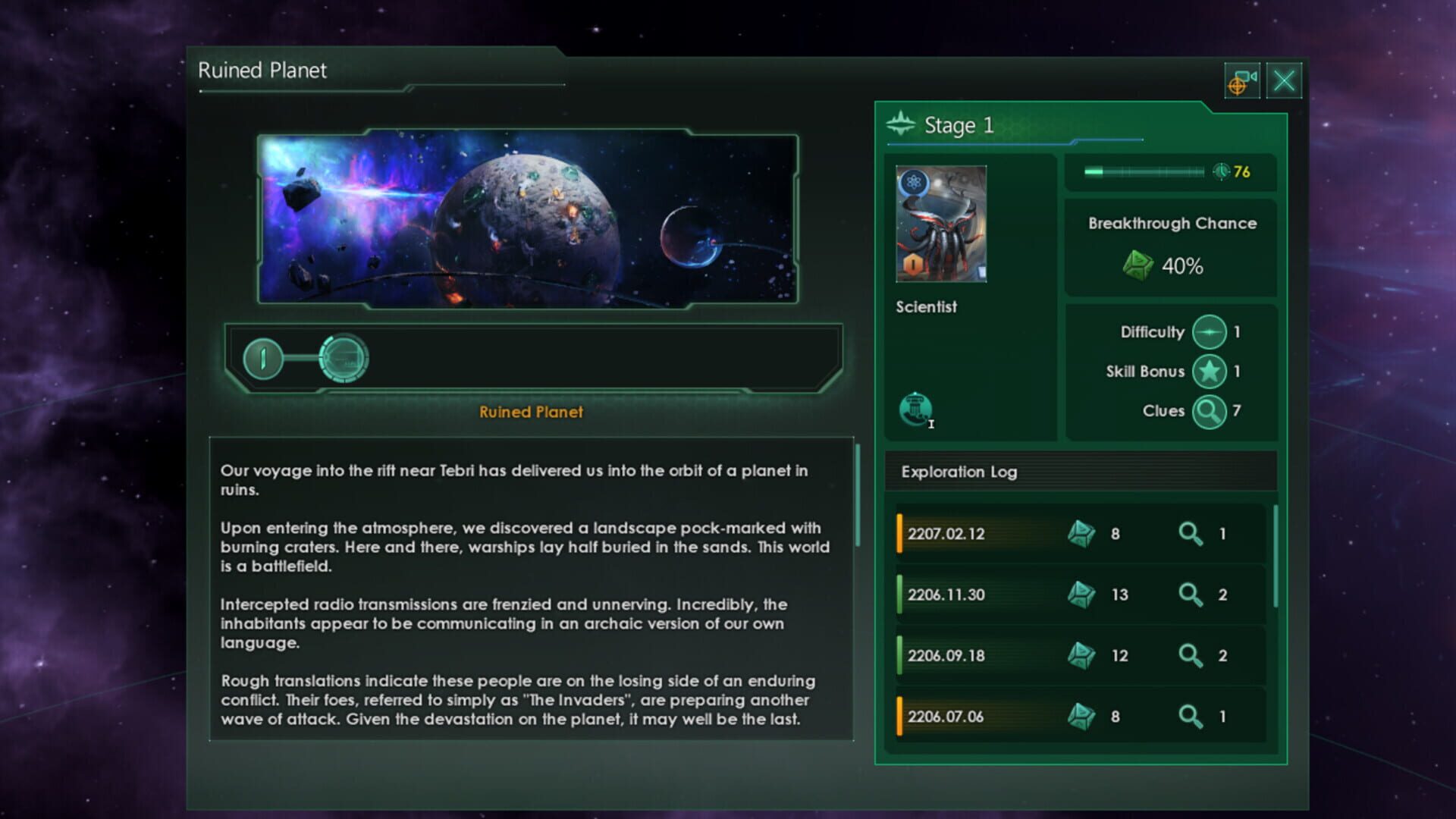Select chapter marker I on the progress track
This screenshot has width=1456, height=819.
click(x=262, y=357)
